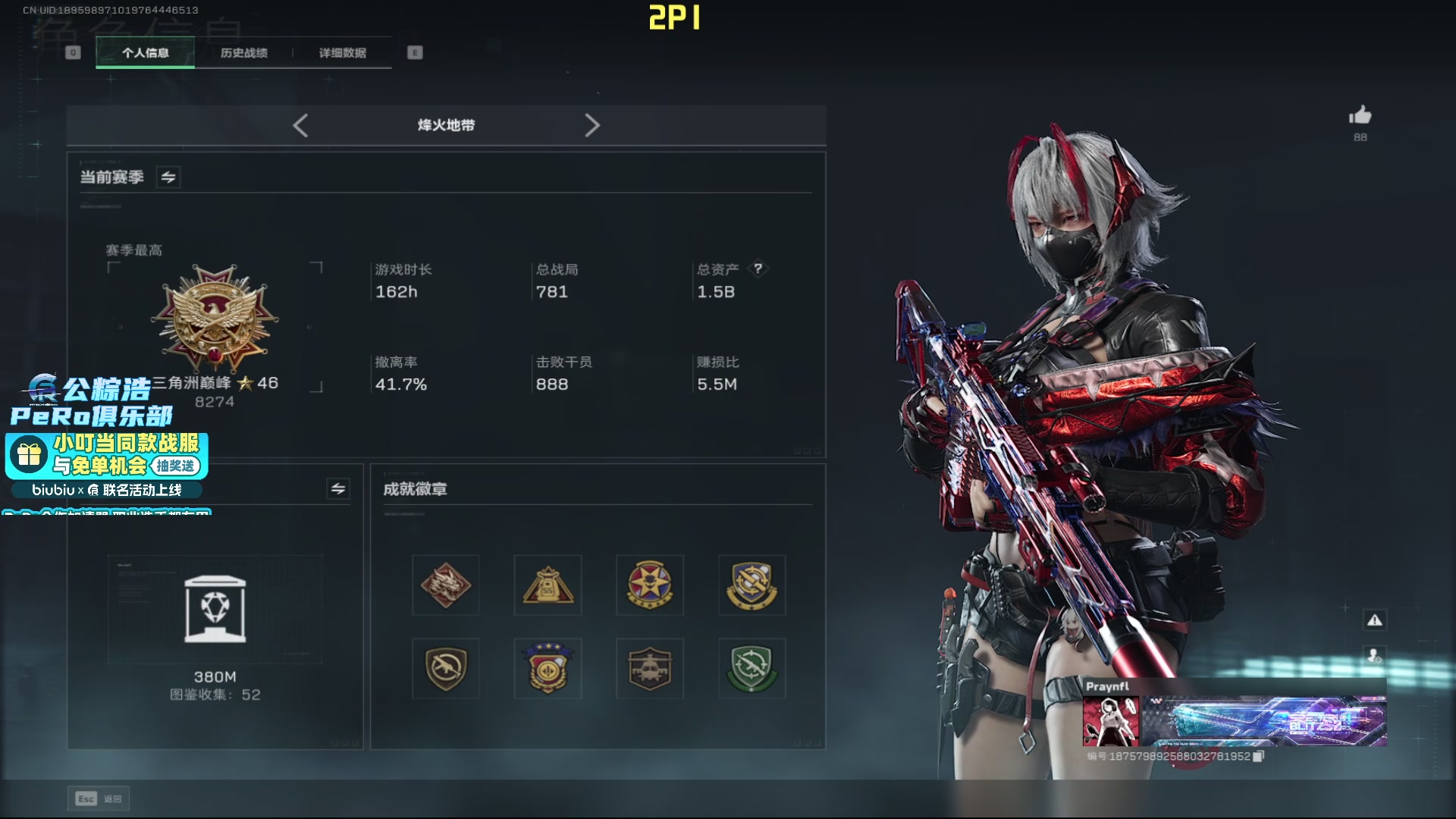Go to next game mode with right arrow
1456x819 pixels.
tap(592, 126)
